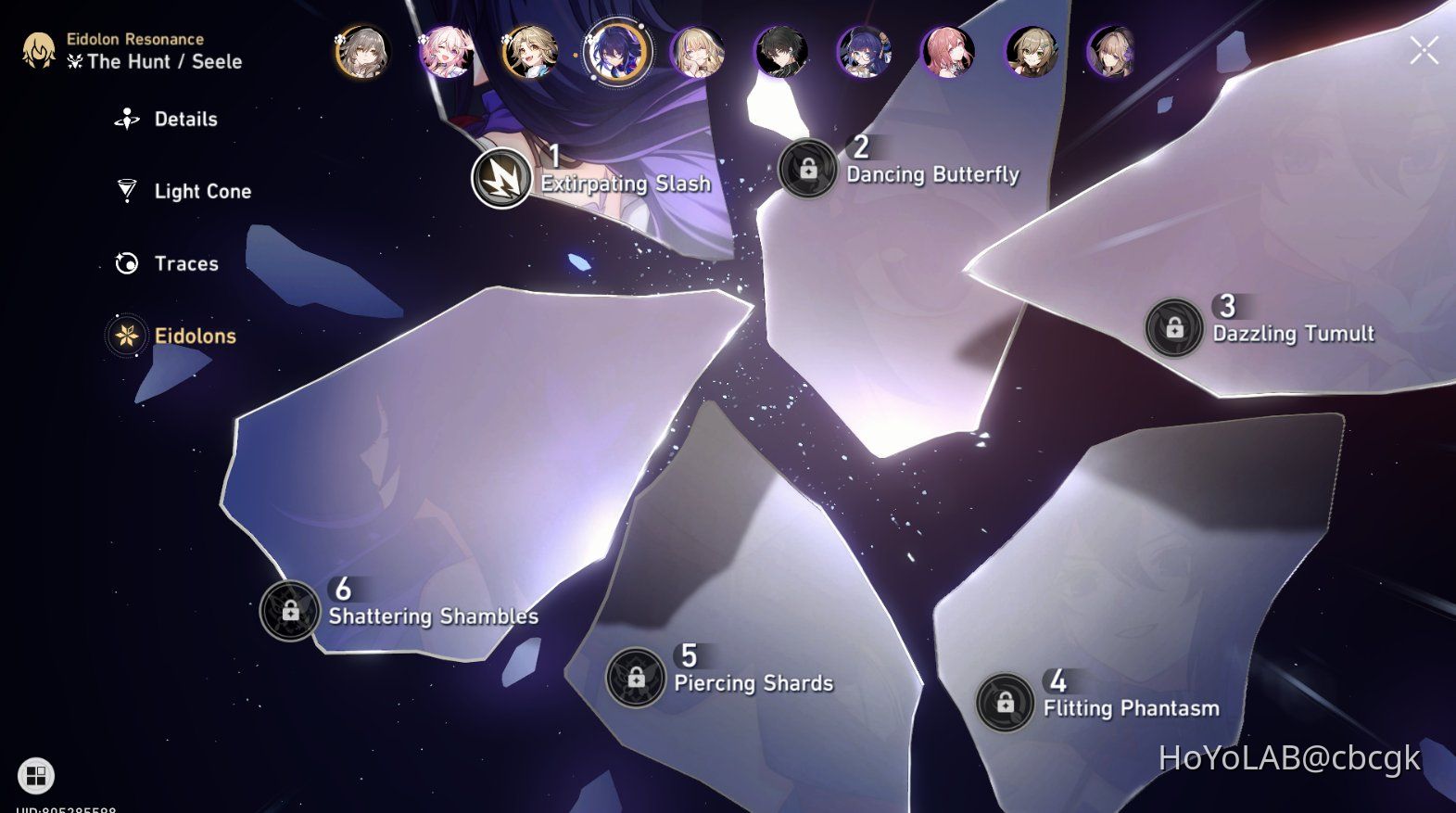This screenshot has width=1456, height=813.
Task: Tap the grid menu icon bottom-left
Action: [x=37, y=775]
